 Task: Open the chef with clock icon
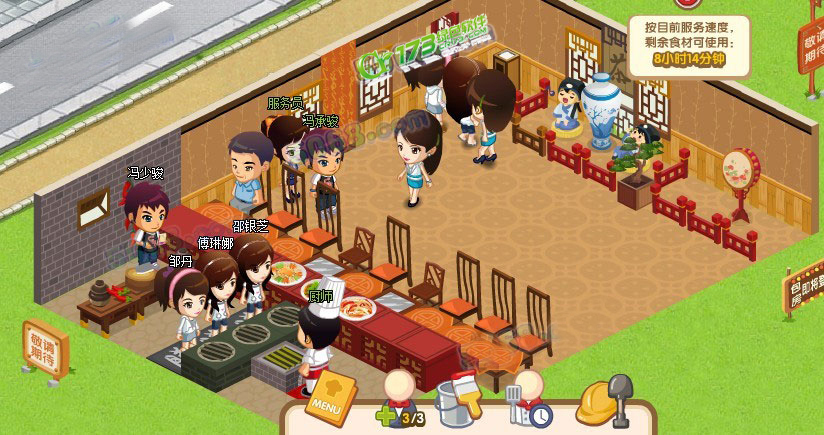coord(527,398)
